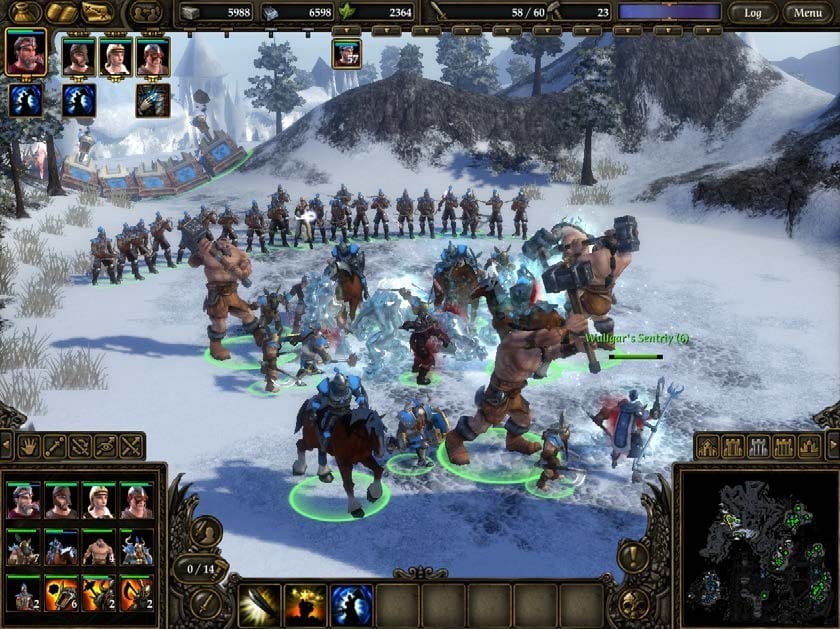Activate the glowing blade slash ability
The image size is (840, 629).
[x=259, y=605]
